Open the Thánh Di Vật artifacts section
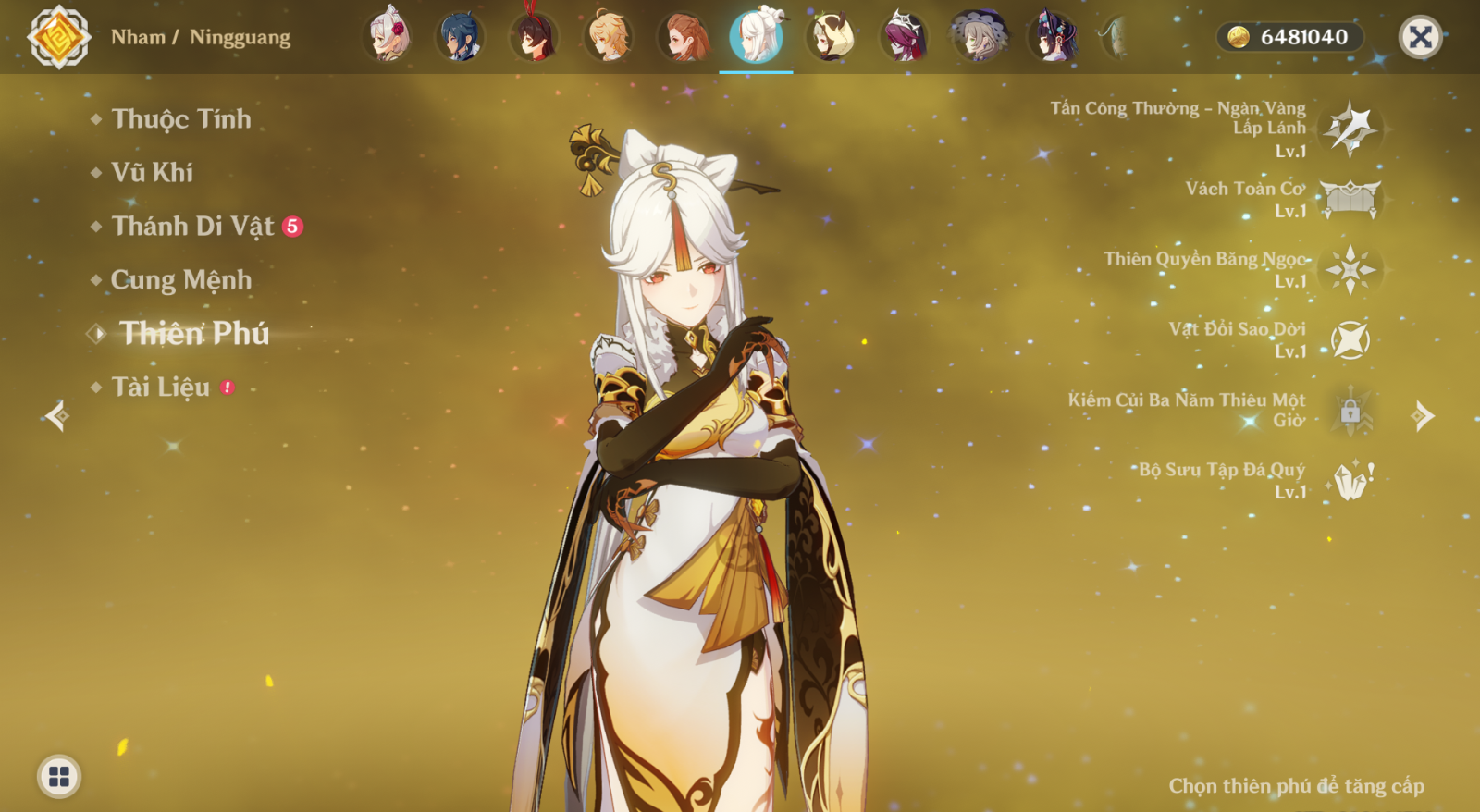 (192, 227)
